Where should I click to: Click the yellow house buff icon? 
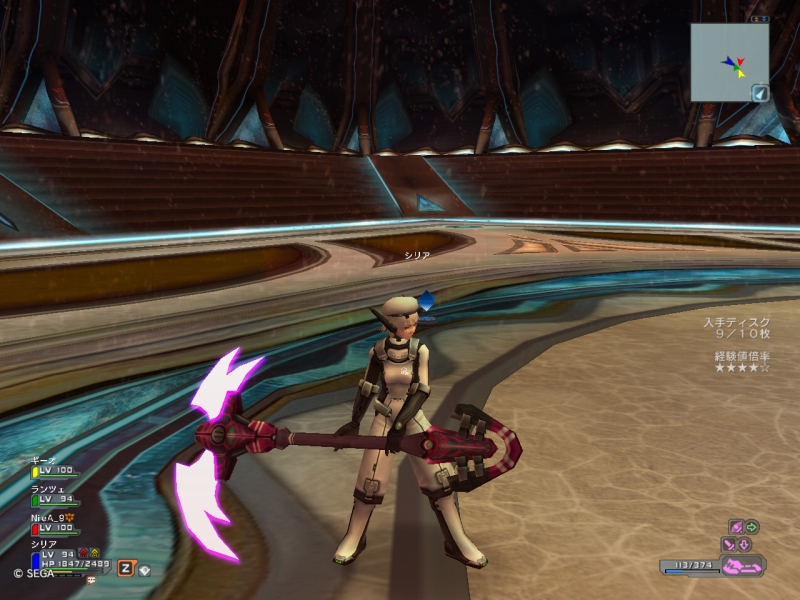tap(96, 552)
